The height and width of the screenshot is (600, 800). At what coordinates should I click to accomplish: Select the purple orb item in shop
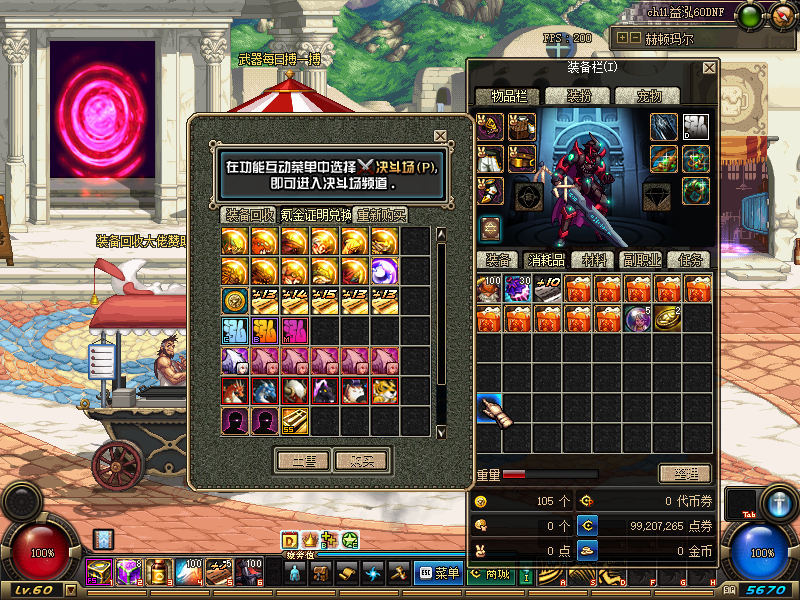[385, 271]
